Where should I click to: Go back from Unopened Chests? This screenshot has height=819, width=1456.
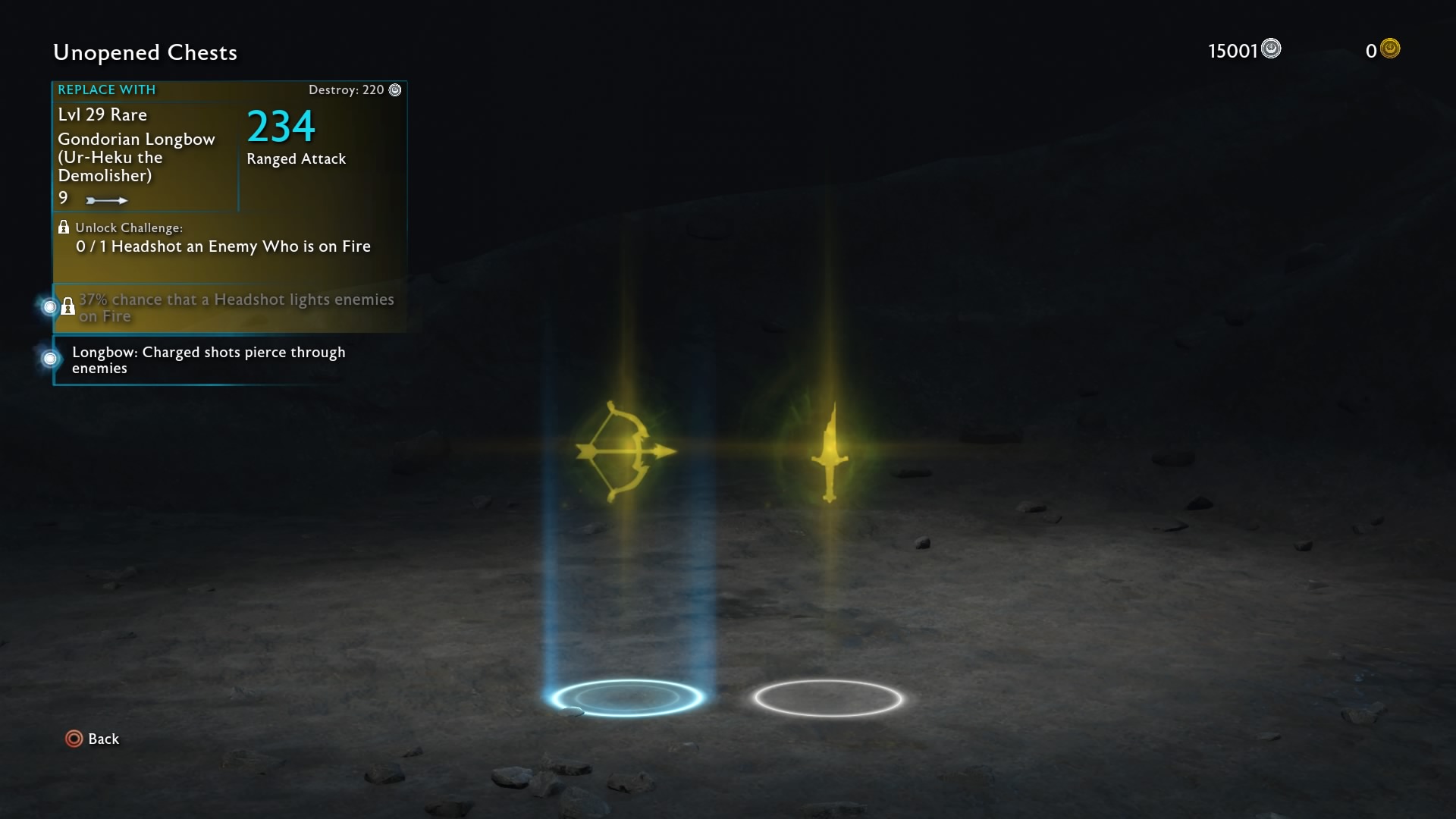[92, 739]
